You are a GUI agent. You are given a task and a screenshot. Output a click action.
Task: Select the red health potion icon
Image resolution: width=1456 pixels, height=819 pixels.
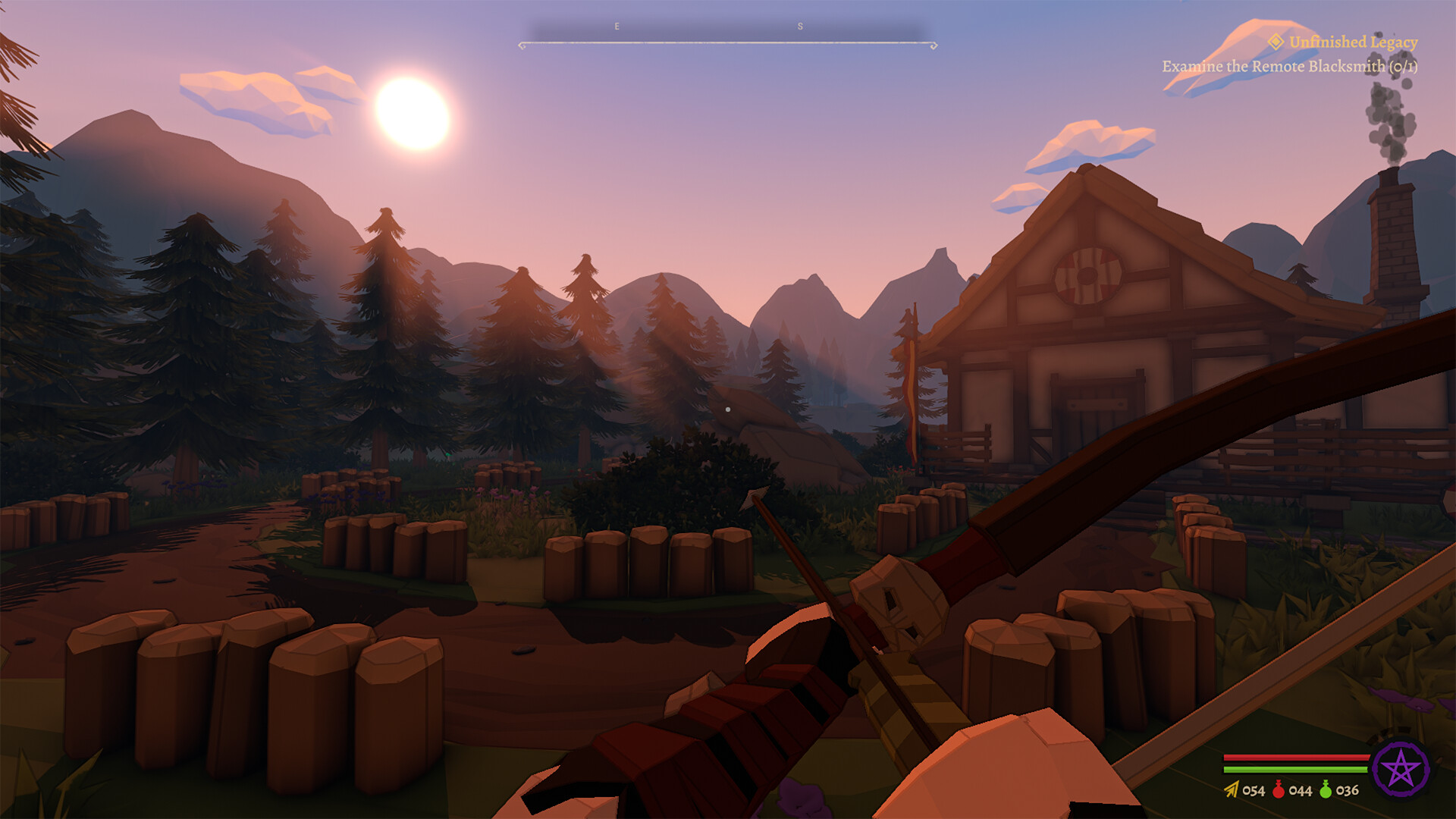(1279, 789)
